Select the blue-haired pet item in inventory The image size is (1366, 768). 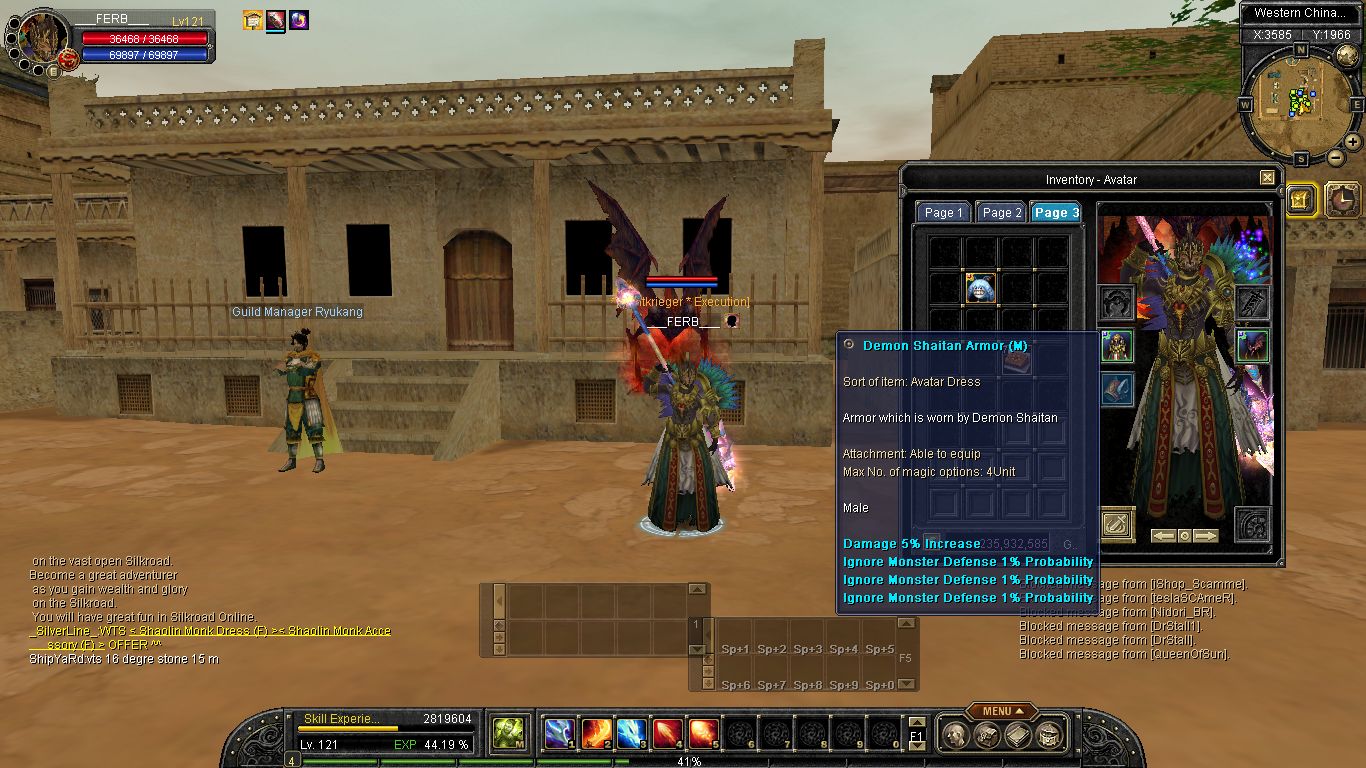[x=980, y=288]
